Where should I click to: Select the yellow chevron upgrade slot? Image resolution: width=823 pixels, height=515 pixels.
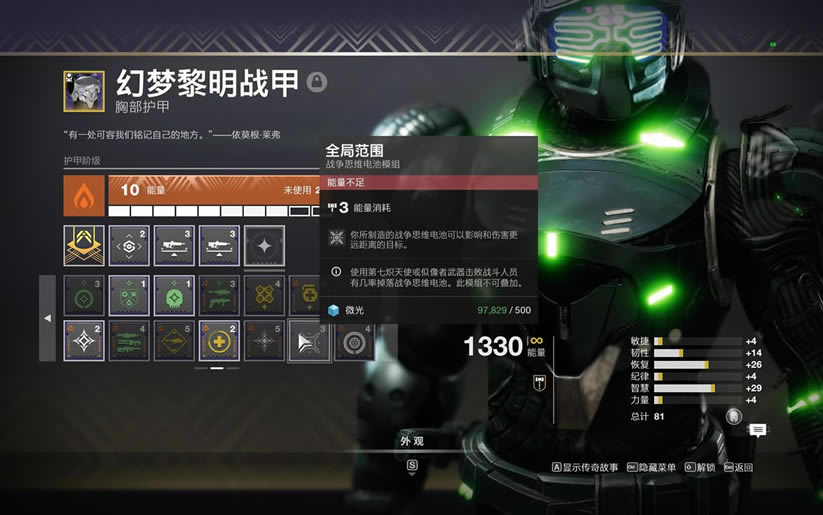pyautogui.click(x=84, y=246)
